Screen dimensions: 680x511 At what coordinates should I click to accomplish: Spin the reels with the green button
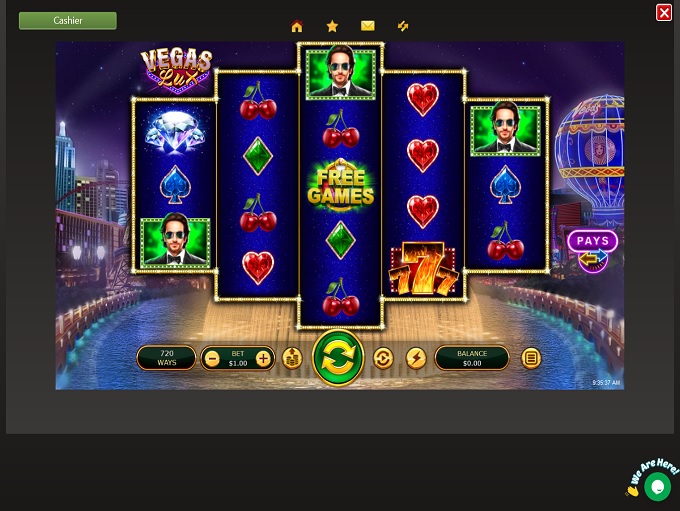(338, 358)
